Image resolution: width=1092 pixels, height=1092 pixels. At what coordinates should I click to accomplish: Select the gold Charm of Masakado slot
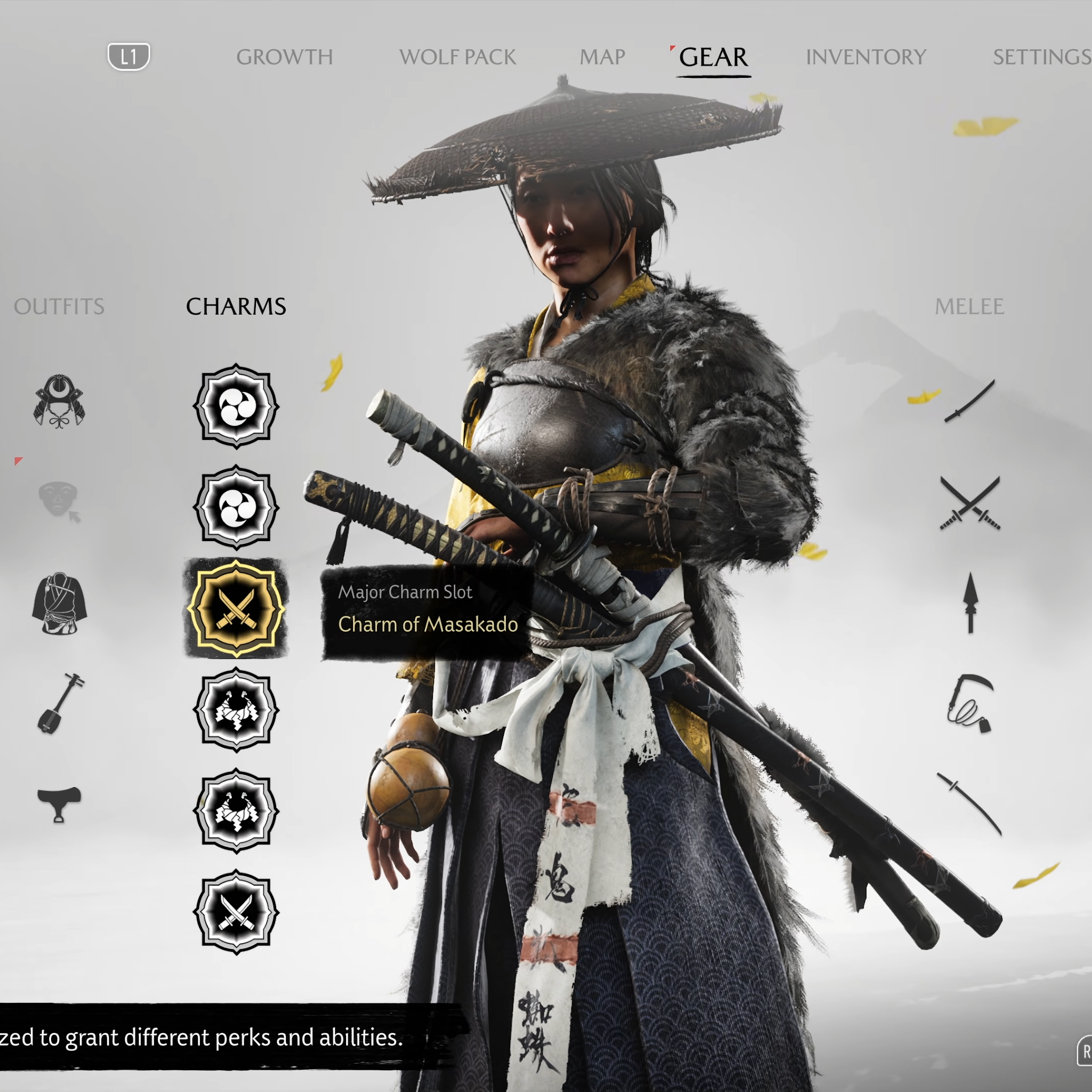(236, 609)
